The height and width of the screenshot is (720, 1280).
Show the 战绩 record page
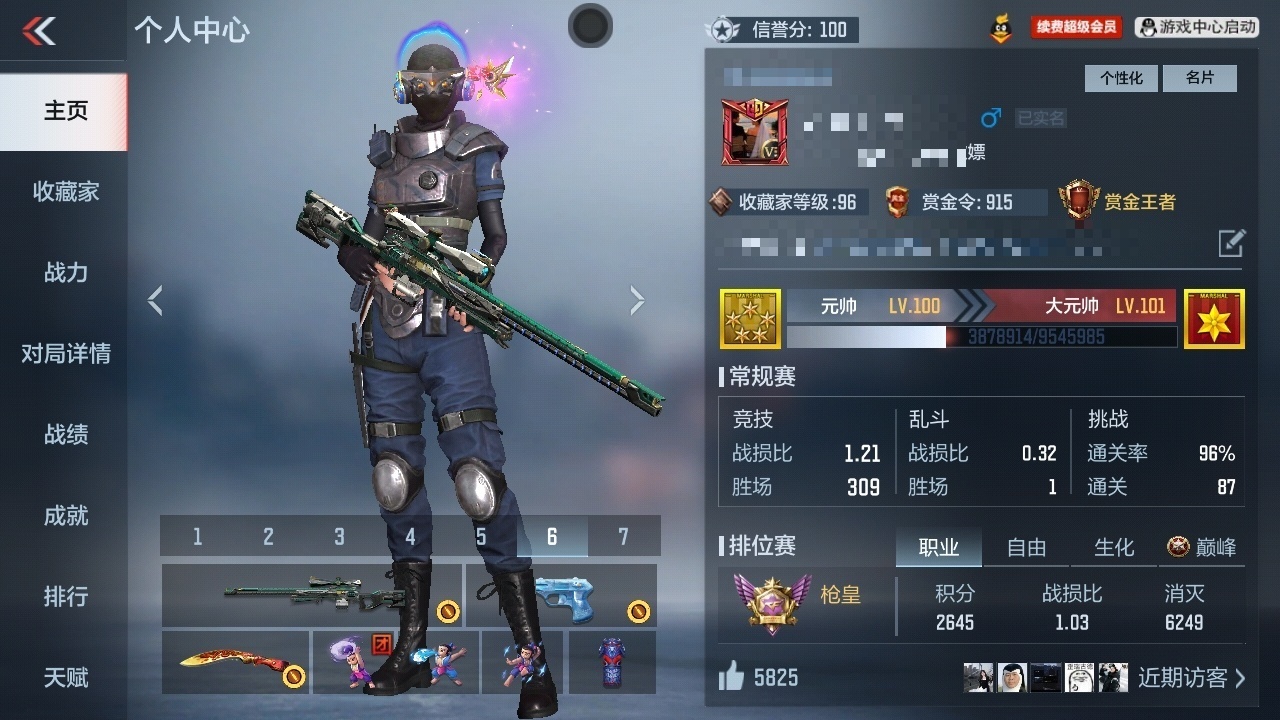point(65,434)
